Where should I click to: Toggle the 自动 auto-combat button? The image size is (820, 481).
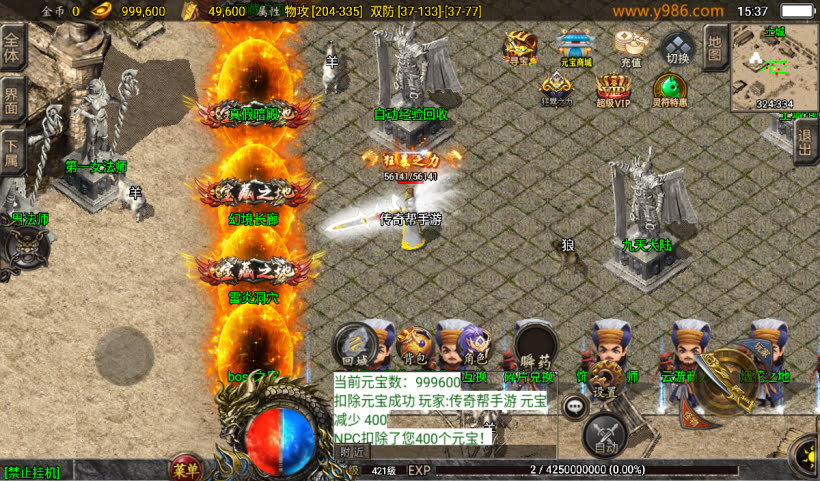[604, 435]
